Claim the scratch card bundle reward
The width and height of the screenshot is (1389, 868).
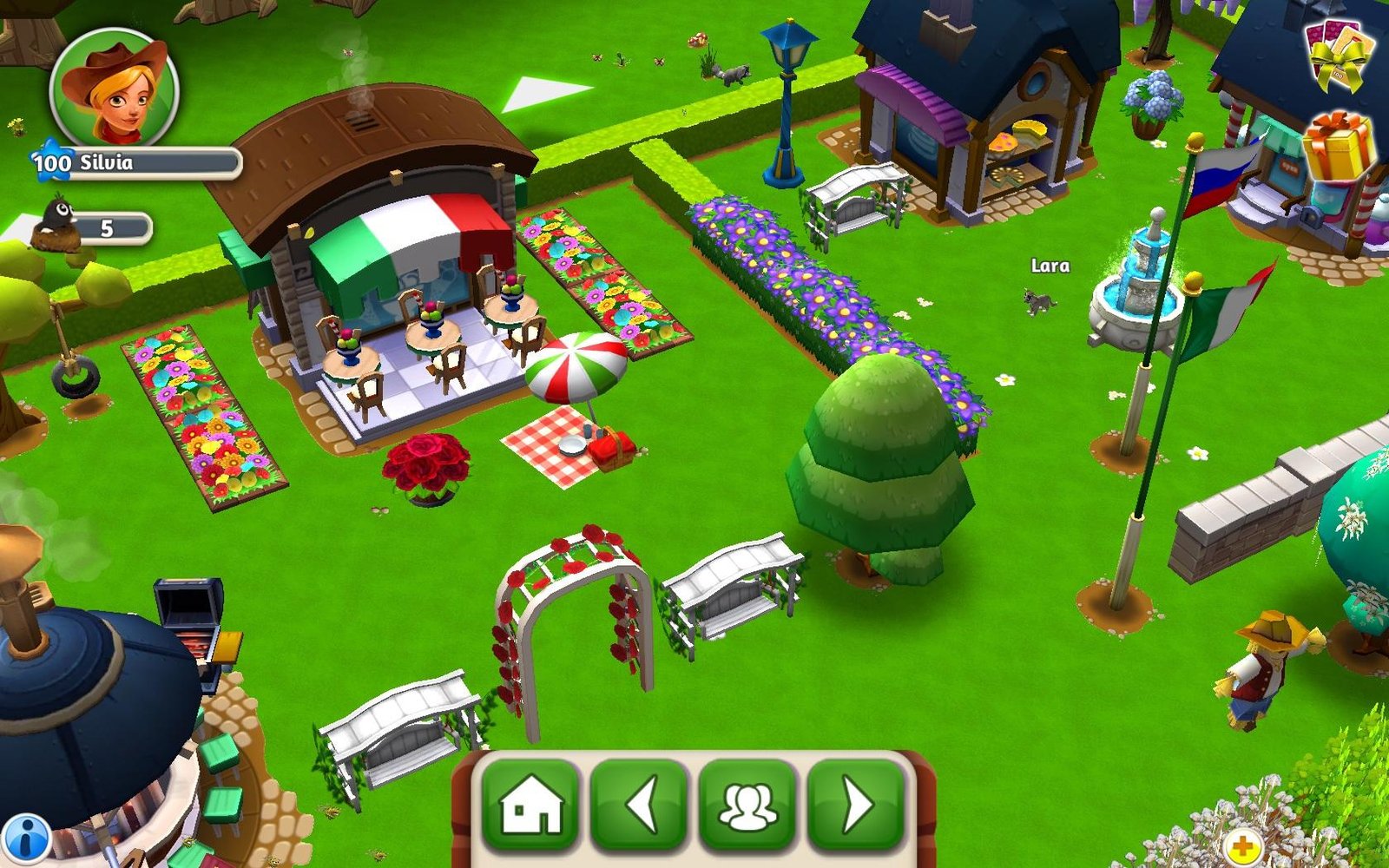point(1338,54)
